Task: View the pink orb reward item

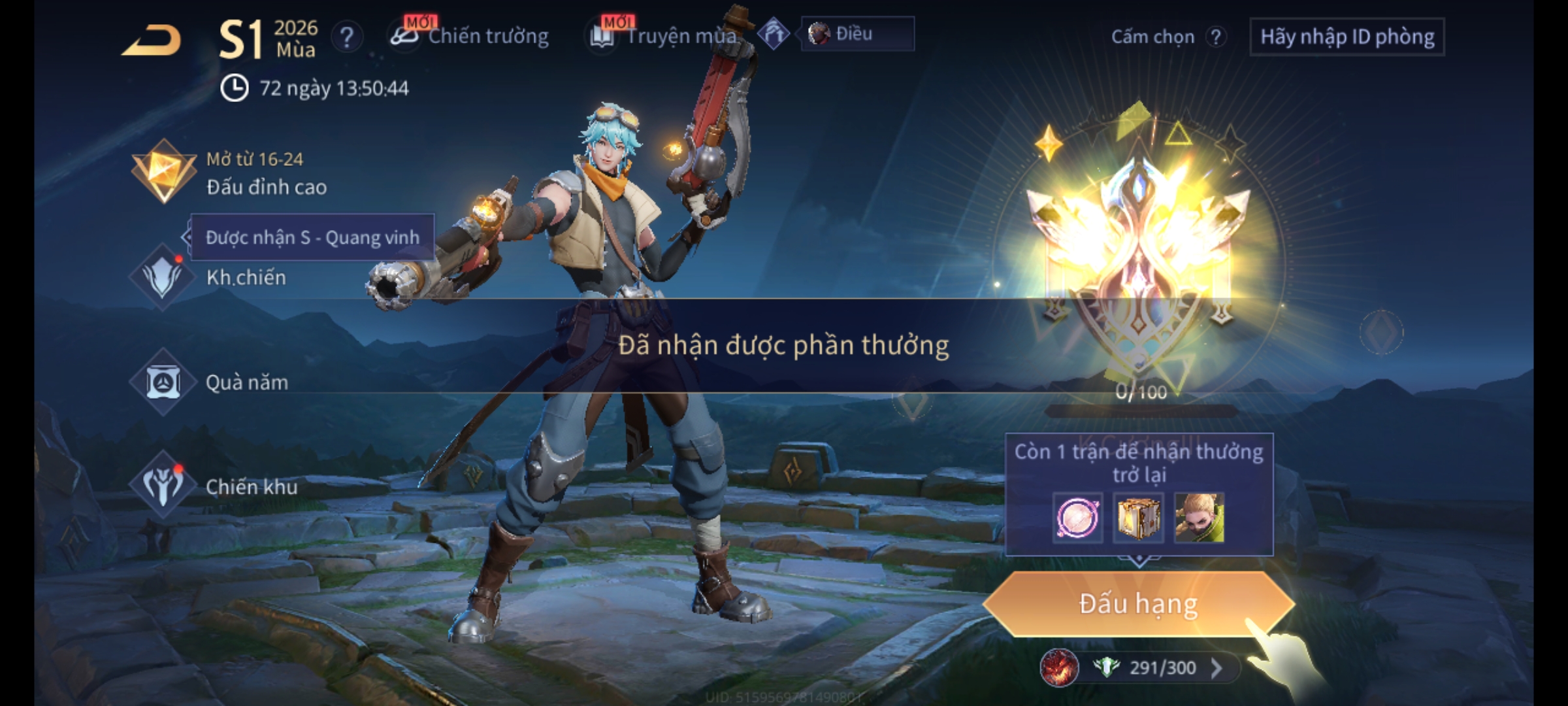Action: (x=1077, y=518)
